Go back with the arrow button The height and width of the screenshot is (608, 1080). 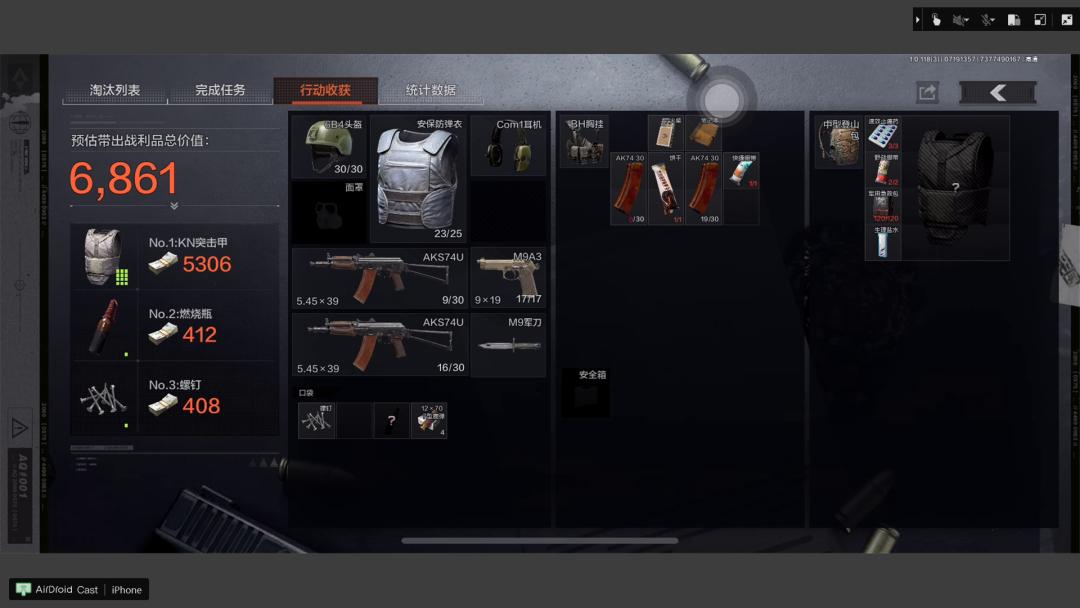[997, 93]
